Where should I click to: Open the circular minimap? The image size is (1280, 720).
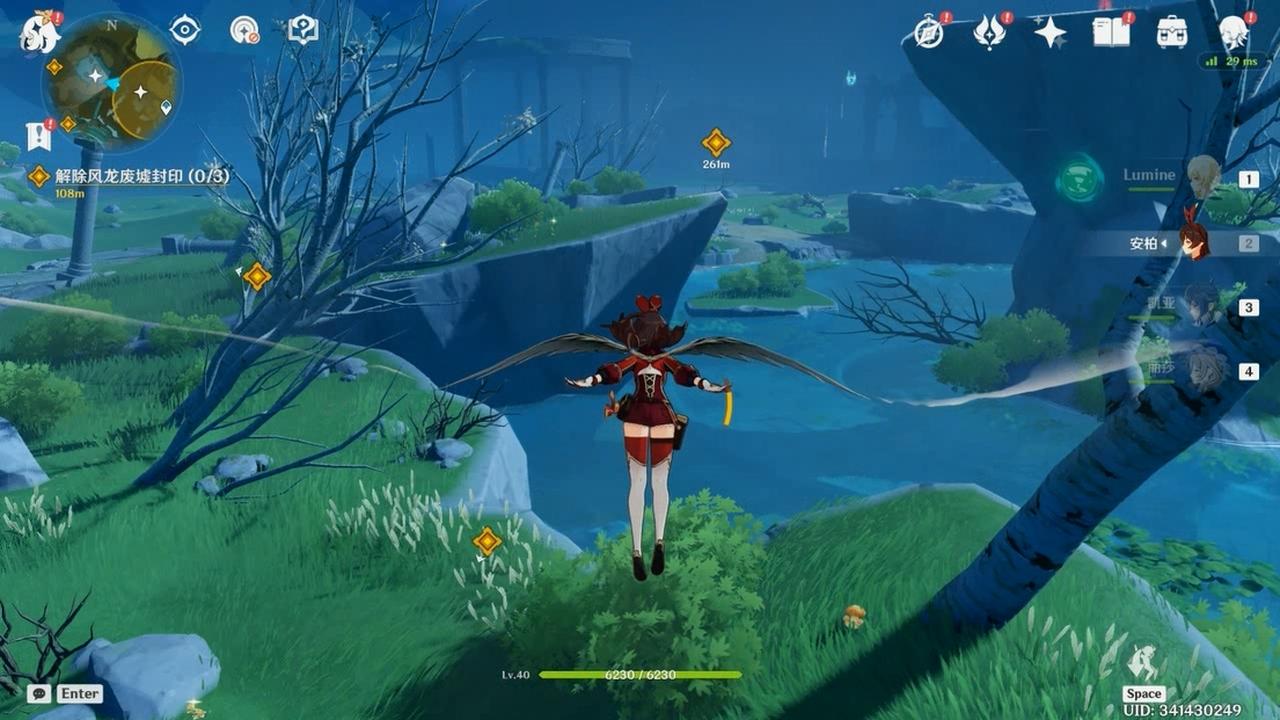pyautogui.click(x=111, y=82)
